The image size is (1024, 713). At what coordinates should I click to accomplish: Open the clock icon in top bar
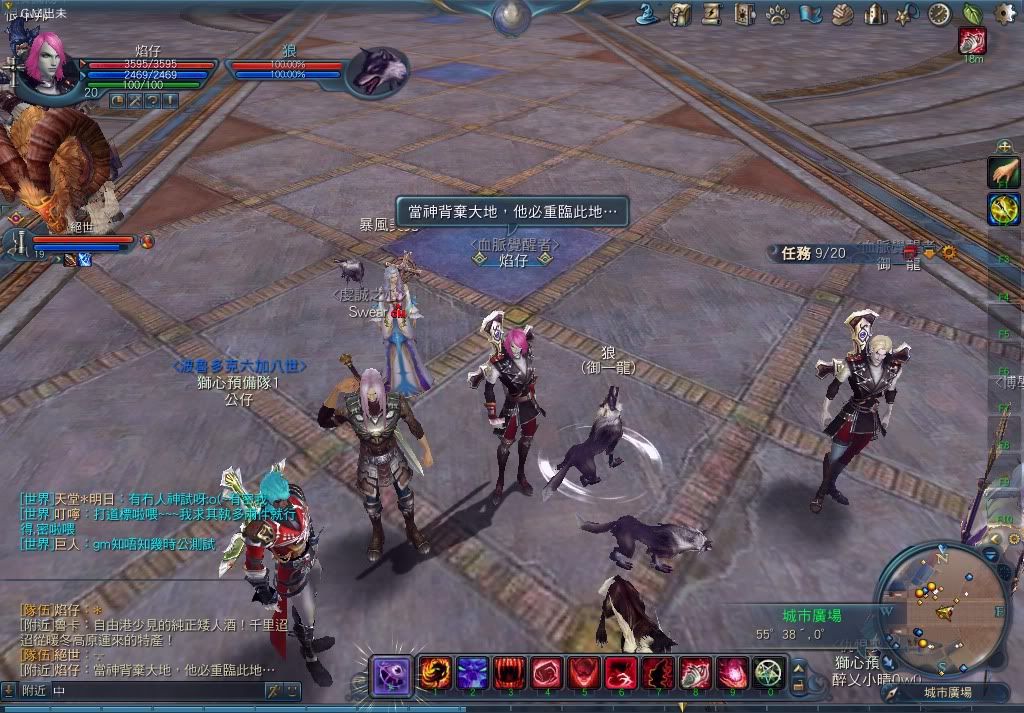pos(939,14)
